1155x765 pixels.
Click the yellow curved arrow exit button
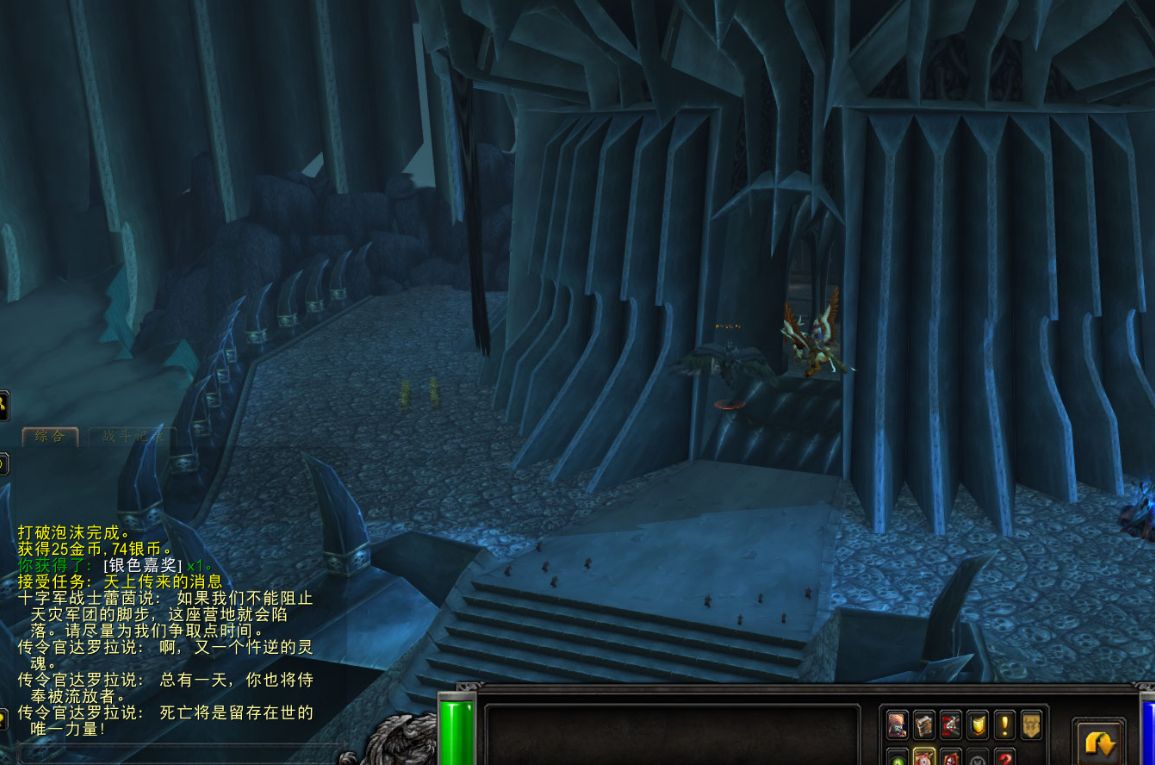(1099, 744)
